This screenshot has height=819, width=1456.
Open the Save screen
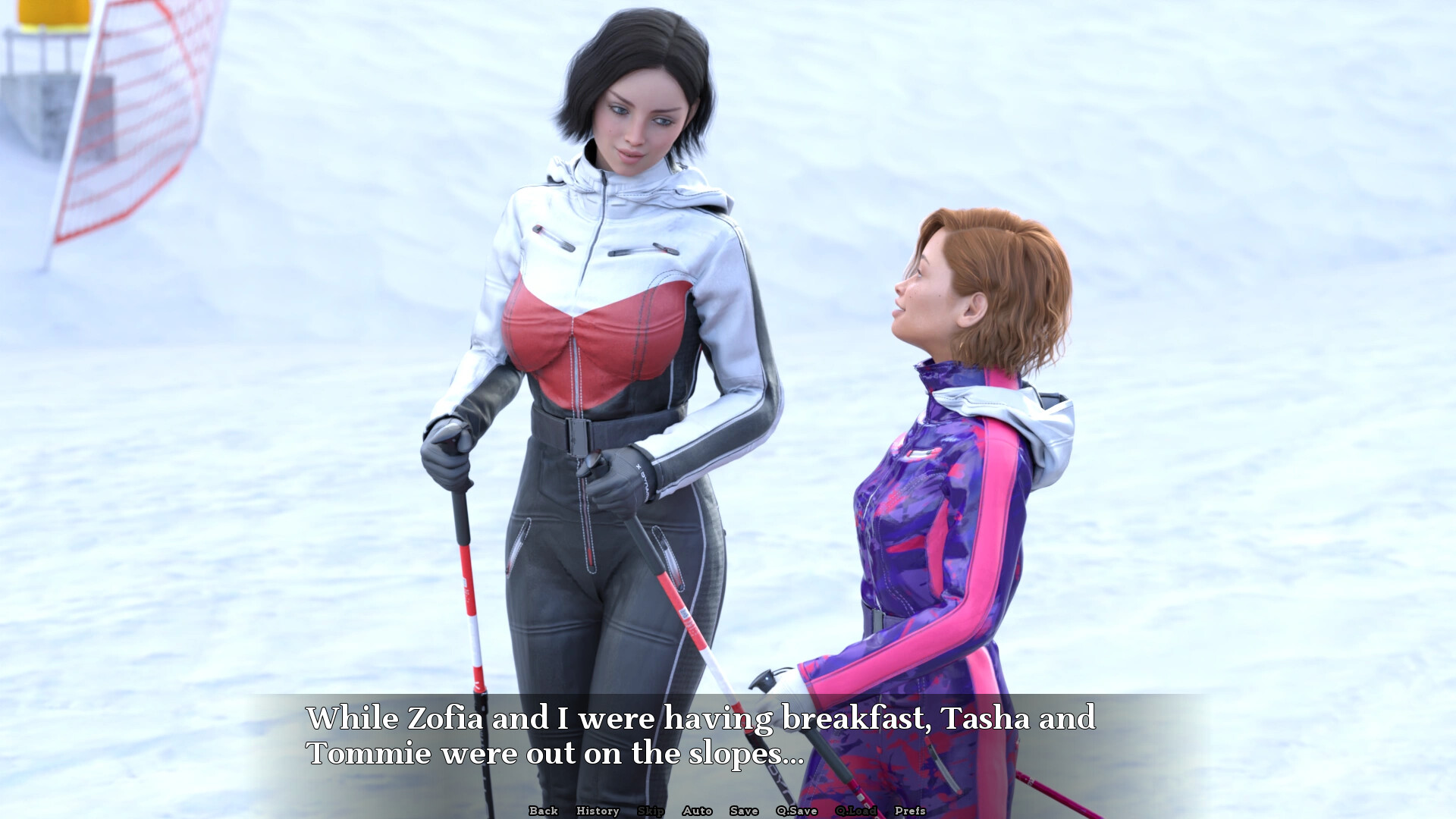click(x=743, y=811)
